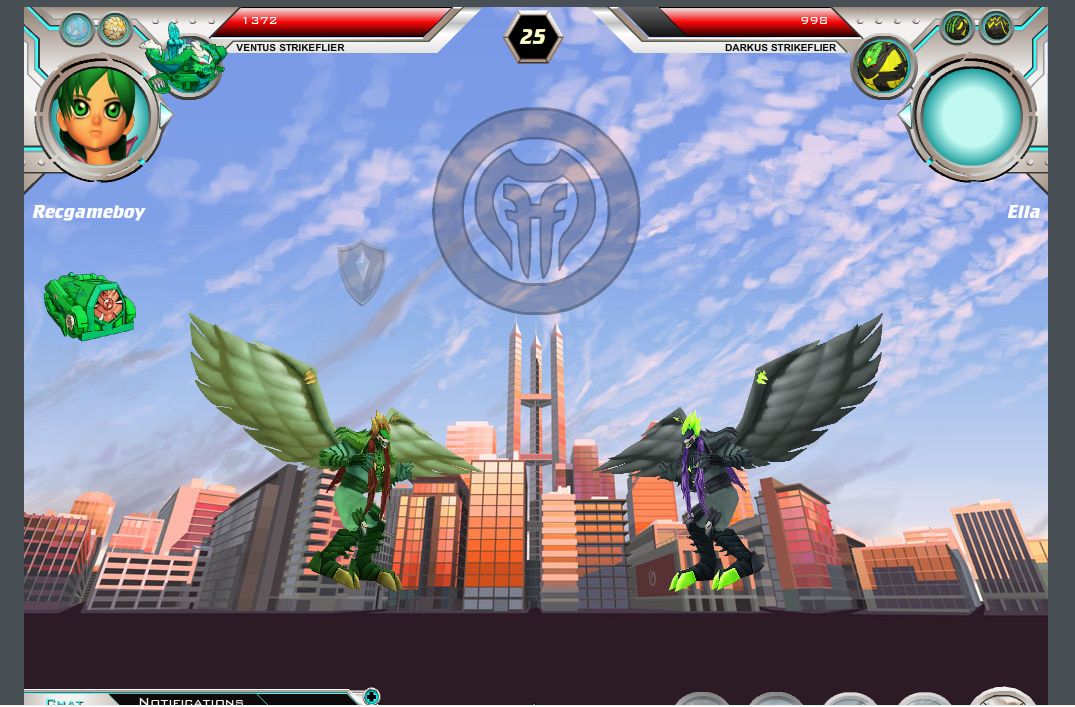Viewport: 1075px width, 707px height.
Task: Switch to the Chat tab
Action: 65,701
